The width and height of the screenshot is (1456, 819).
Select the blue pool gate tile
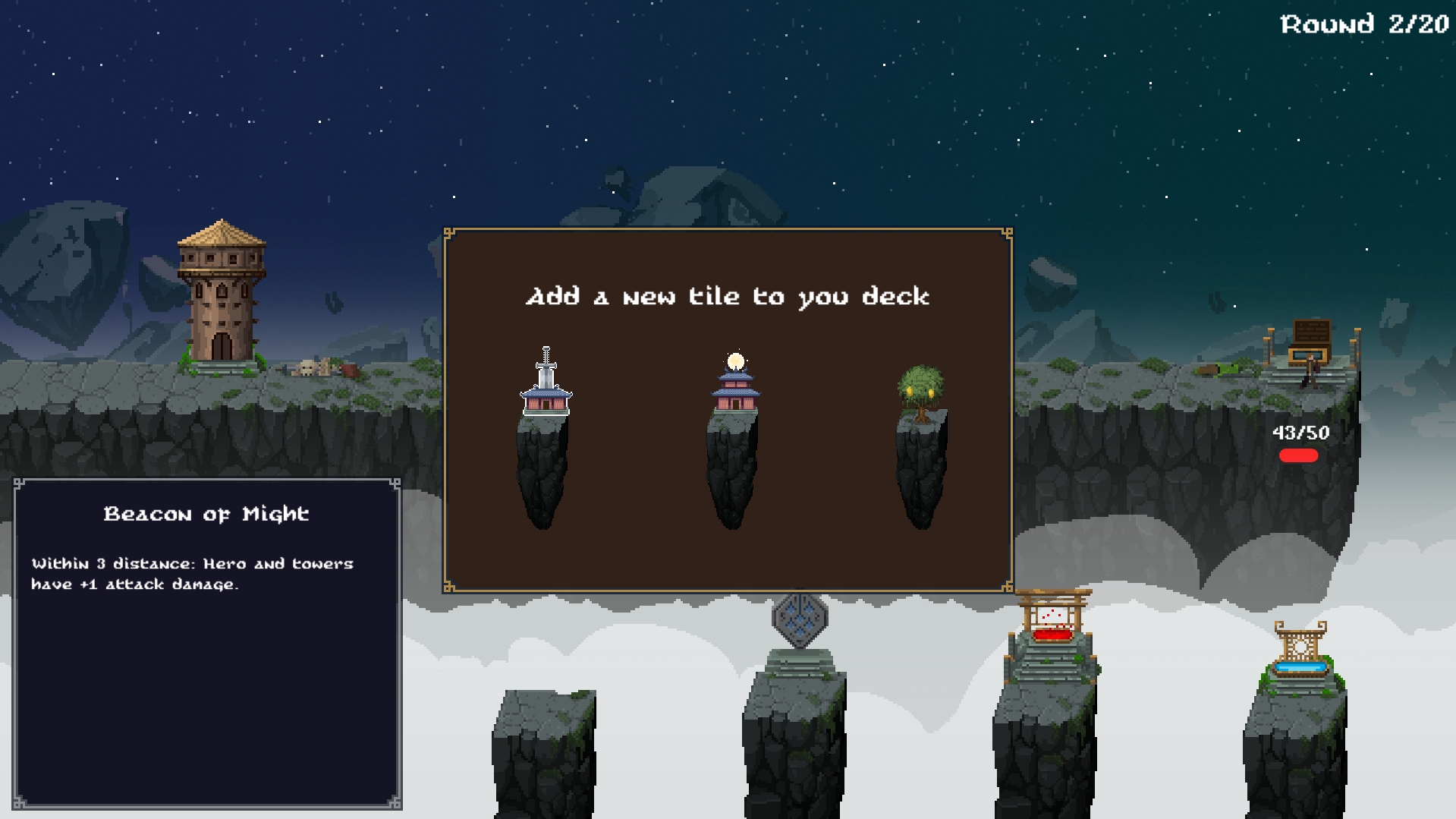click(x=1300, y=657)
